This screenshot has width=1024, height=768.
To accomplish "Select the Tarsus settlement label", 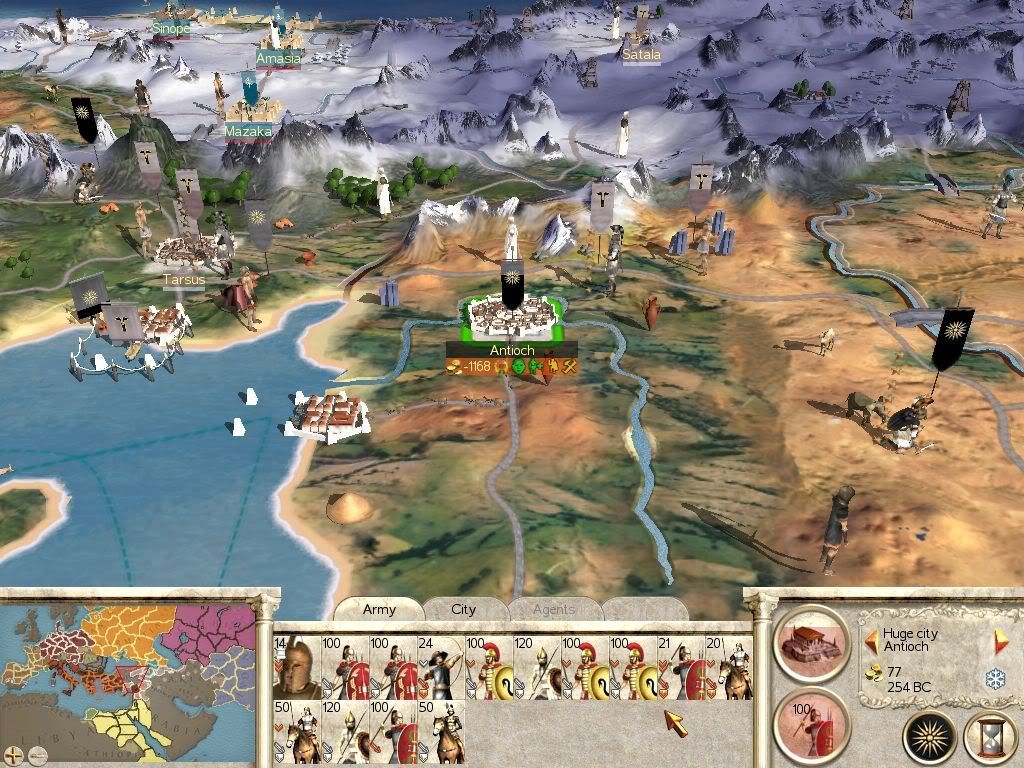I will [x=184, y=280].
